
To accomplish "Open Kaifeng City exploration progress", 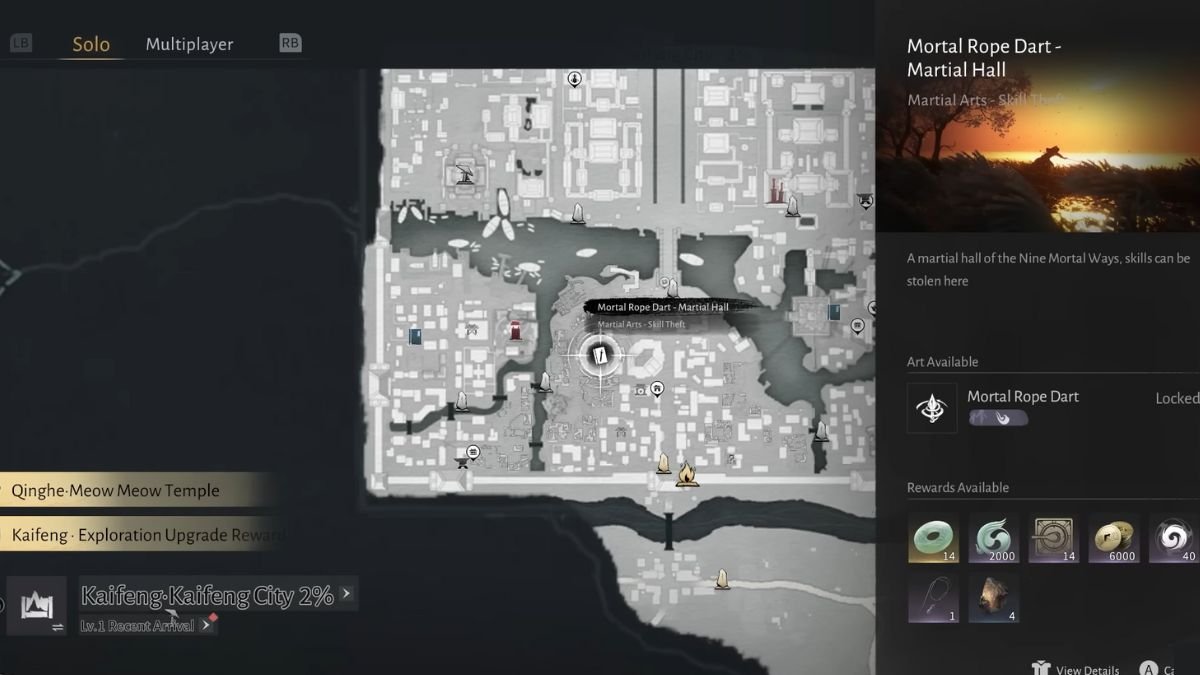I will pyautogui.click(x=207, y=596).
